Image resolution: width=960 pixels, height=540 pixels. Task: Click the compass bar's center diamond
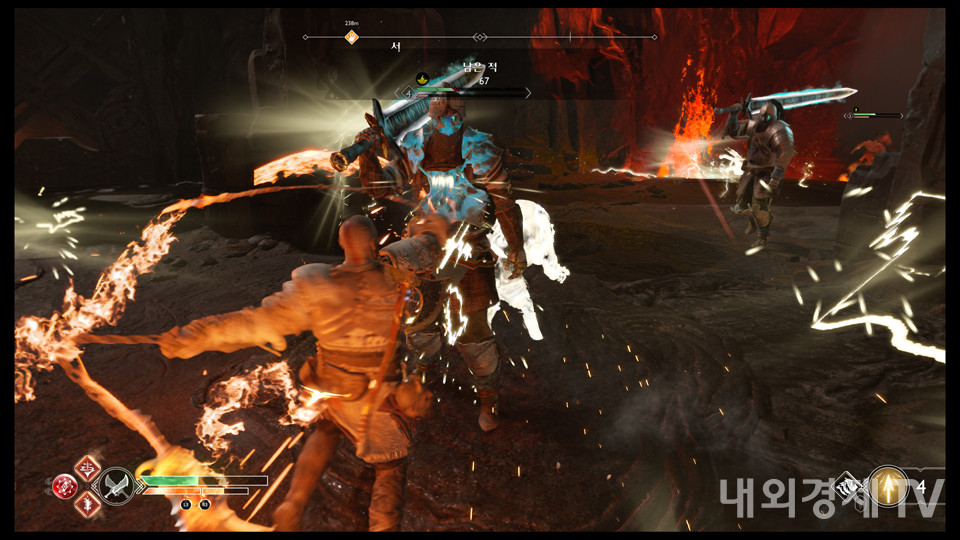pyautogui.click(x=480, y=37)
